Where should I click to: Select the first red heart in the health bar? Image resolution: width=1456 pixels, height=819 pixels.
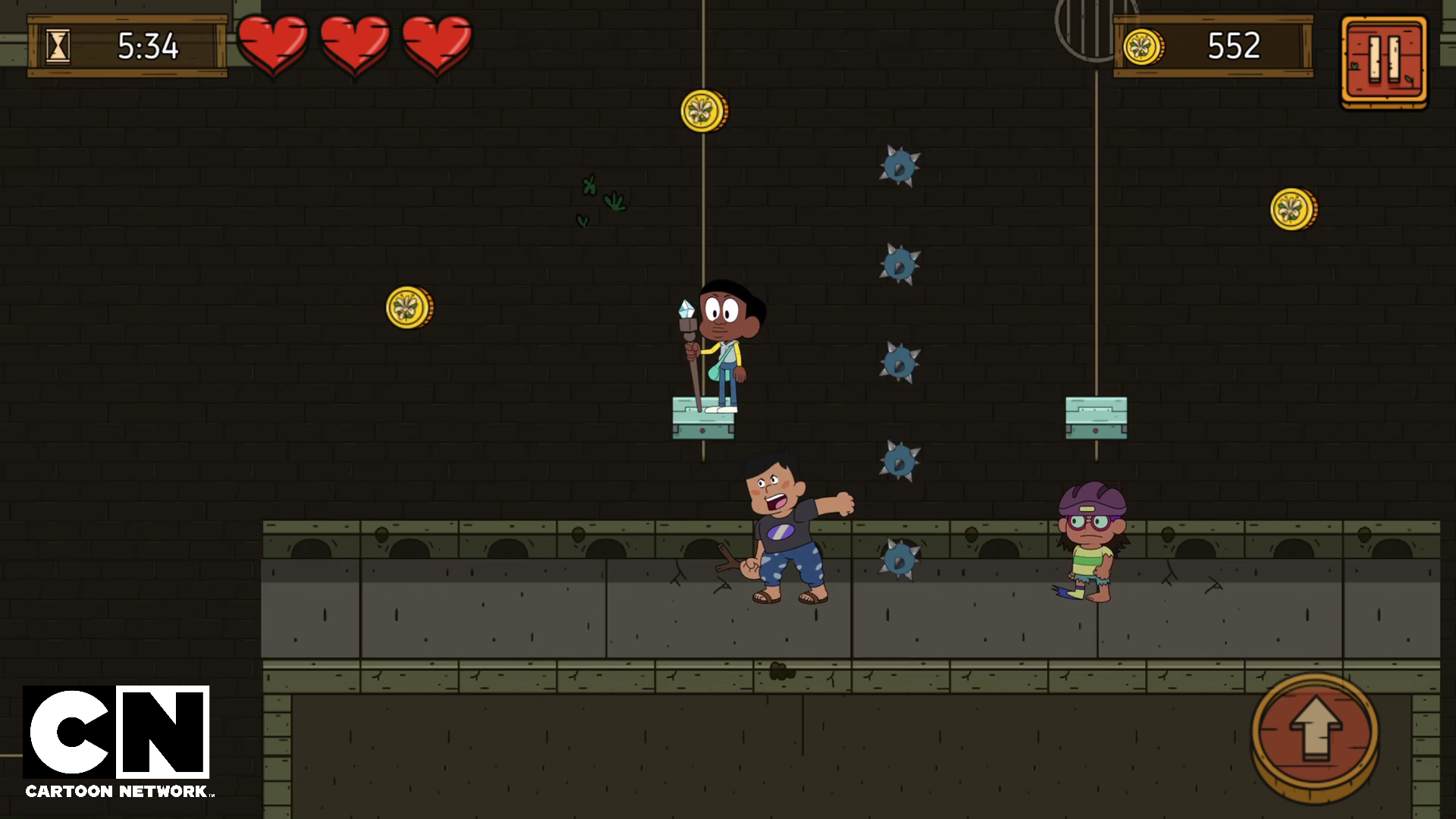point(275,44)
